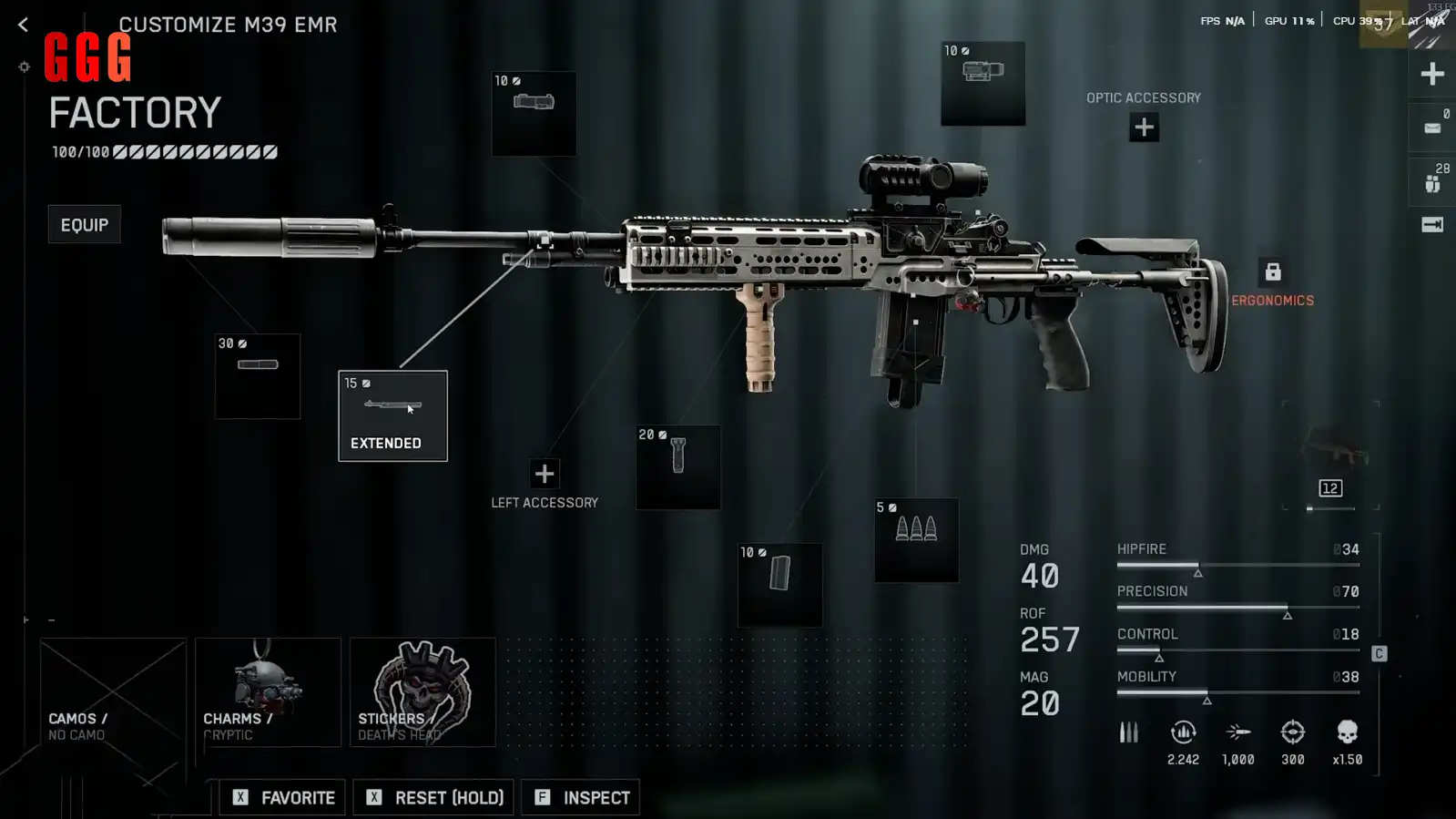The height and width of the screenshot is (819, 1456).
Task: Select the magazine attachment slot
Action: coord(779,585)
